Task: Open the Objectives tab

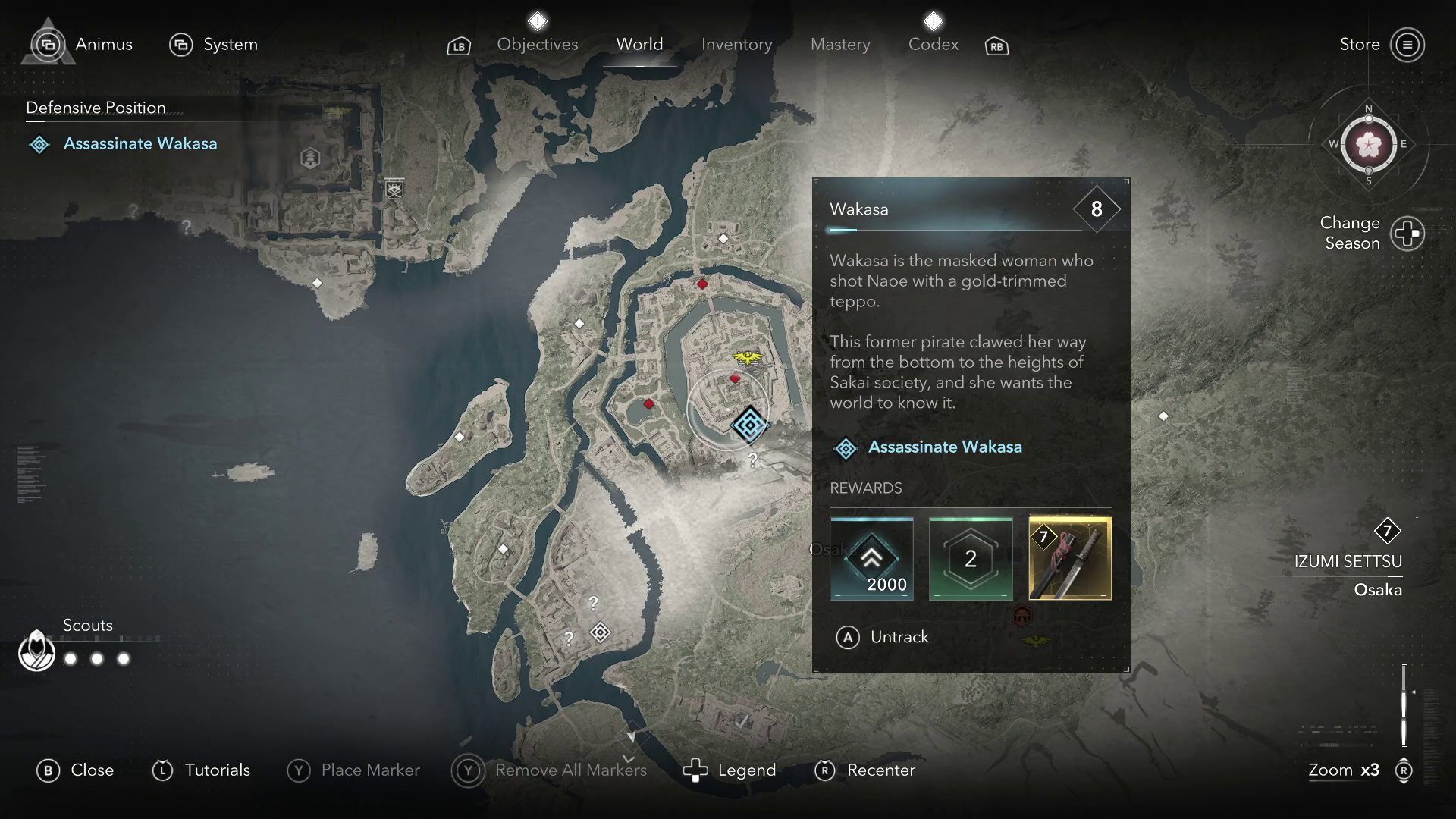Action: tap(537, 45)
